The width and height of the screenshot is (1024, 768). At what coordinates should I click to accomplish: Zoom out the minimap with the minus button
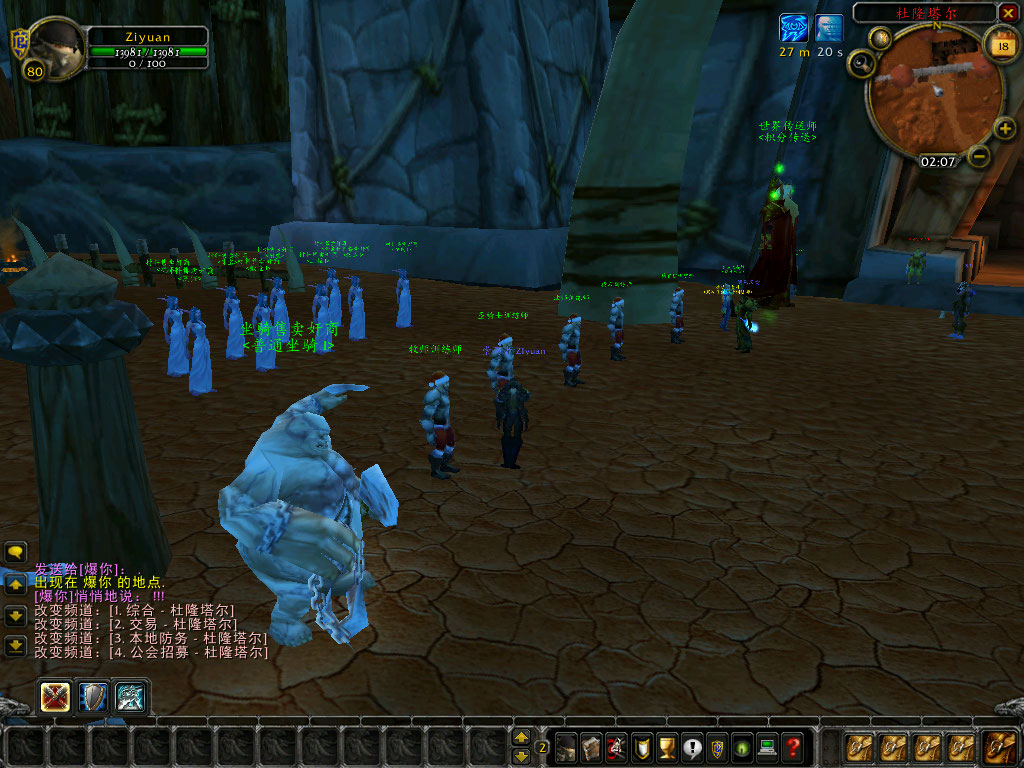(979, 156)
